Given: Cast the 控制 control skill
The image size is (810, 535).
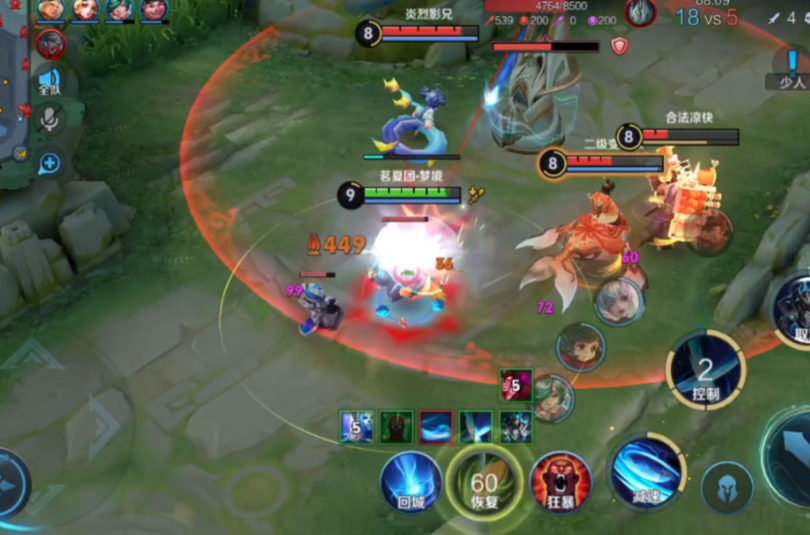Looking at the screenshot, I should click(706, 371).
